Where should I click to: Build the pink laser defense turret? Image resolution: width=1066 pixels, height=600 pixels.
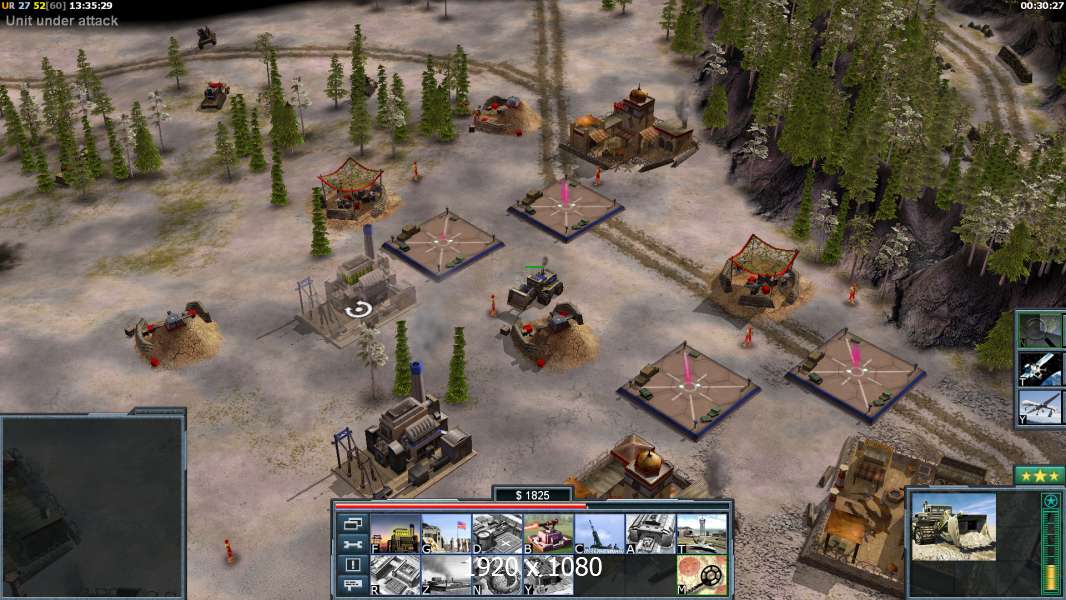coord(548,533)
